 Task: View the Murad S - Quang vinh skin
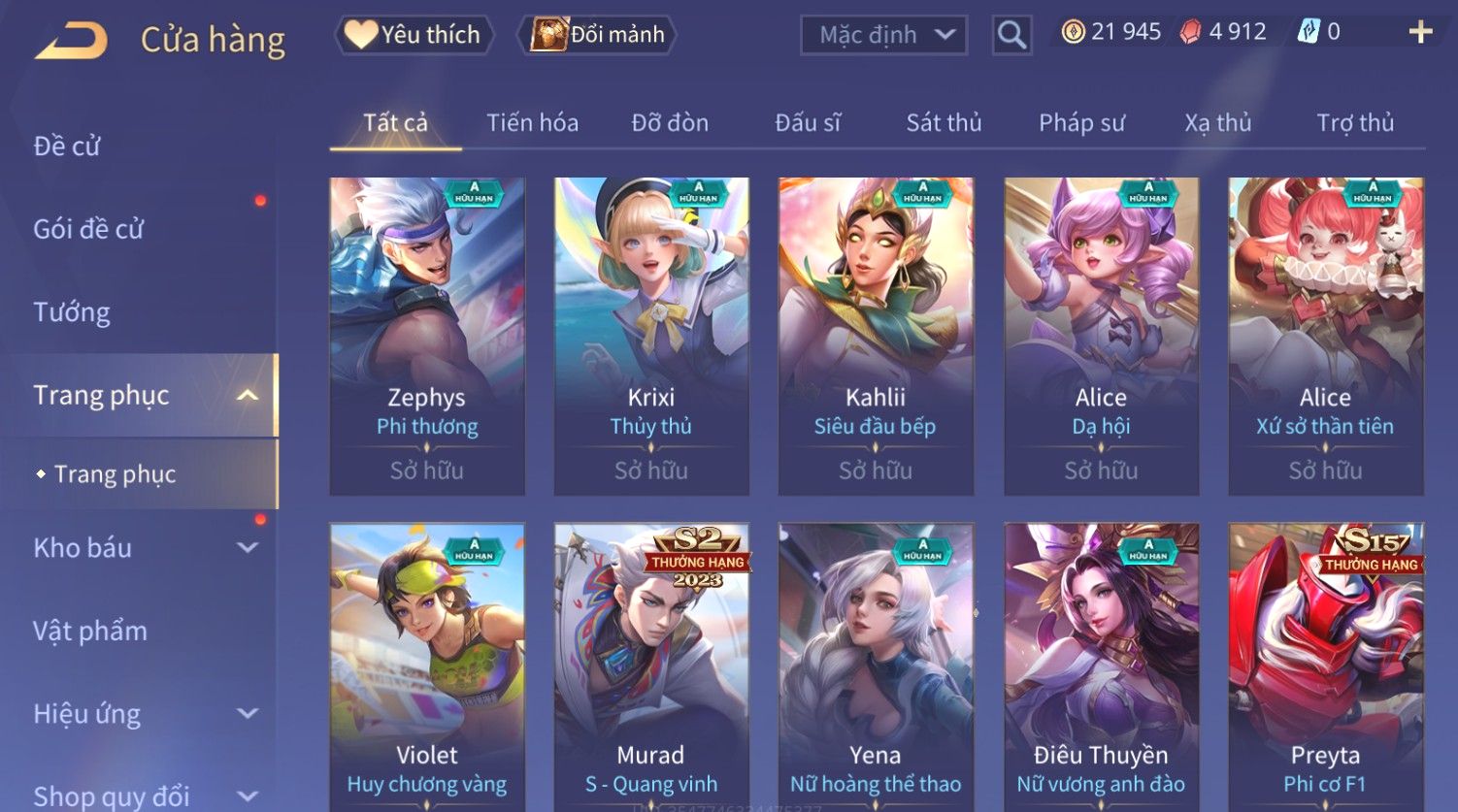[x=651, y=669]
